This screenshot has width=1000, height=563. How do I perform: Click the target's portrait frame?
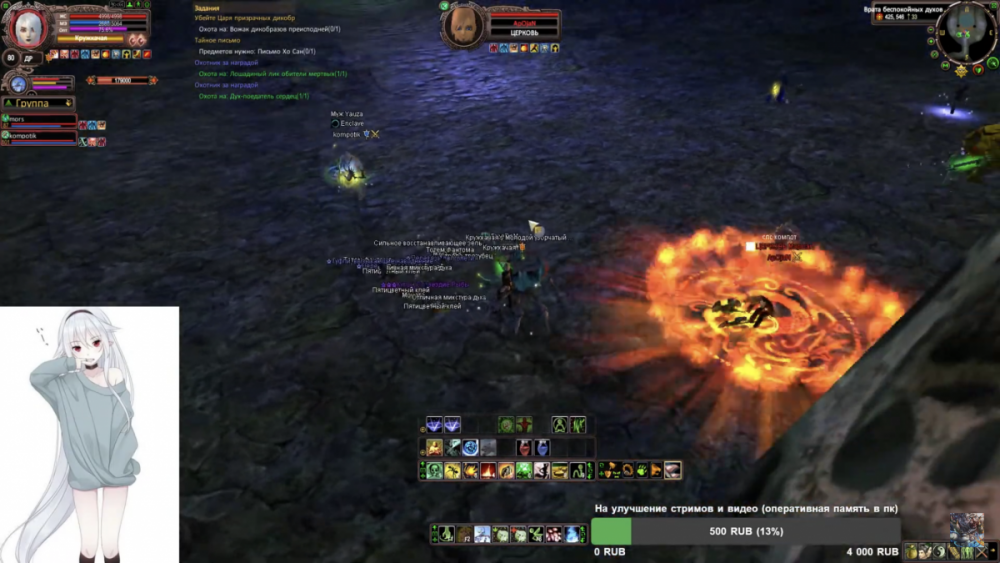[463, 26]
